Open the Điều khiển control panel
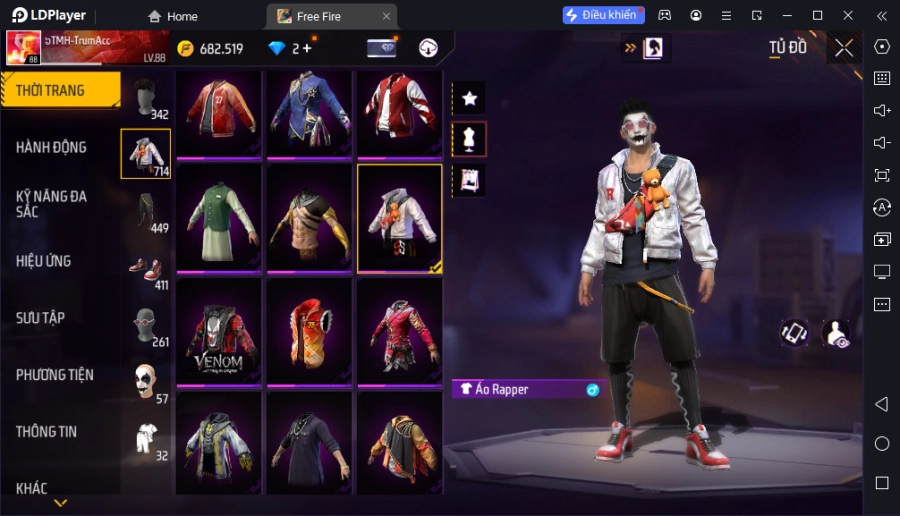Screen dimensions: 900x516 click(603, 15)
